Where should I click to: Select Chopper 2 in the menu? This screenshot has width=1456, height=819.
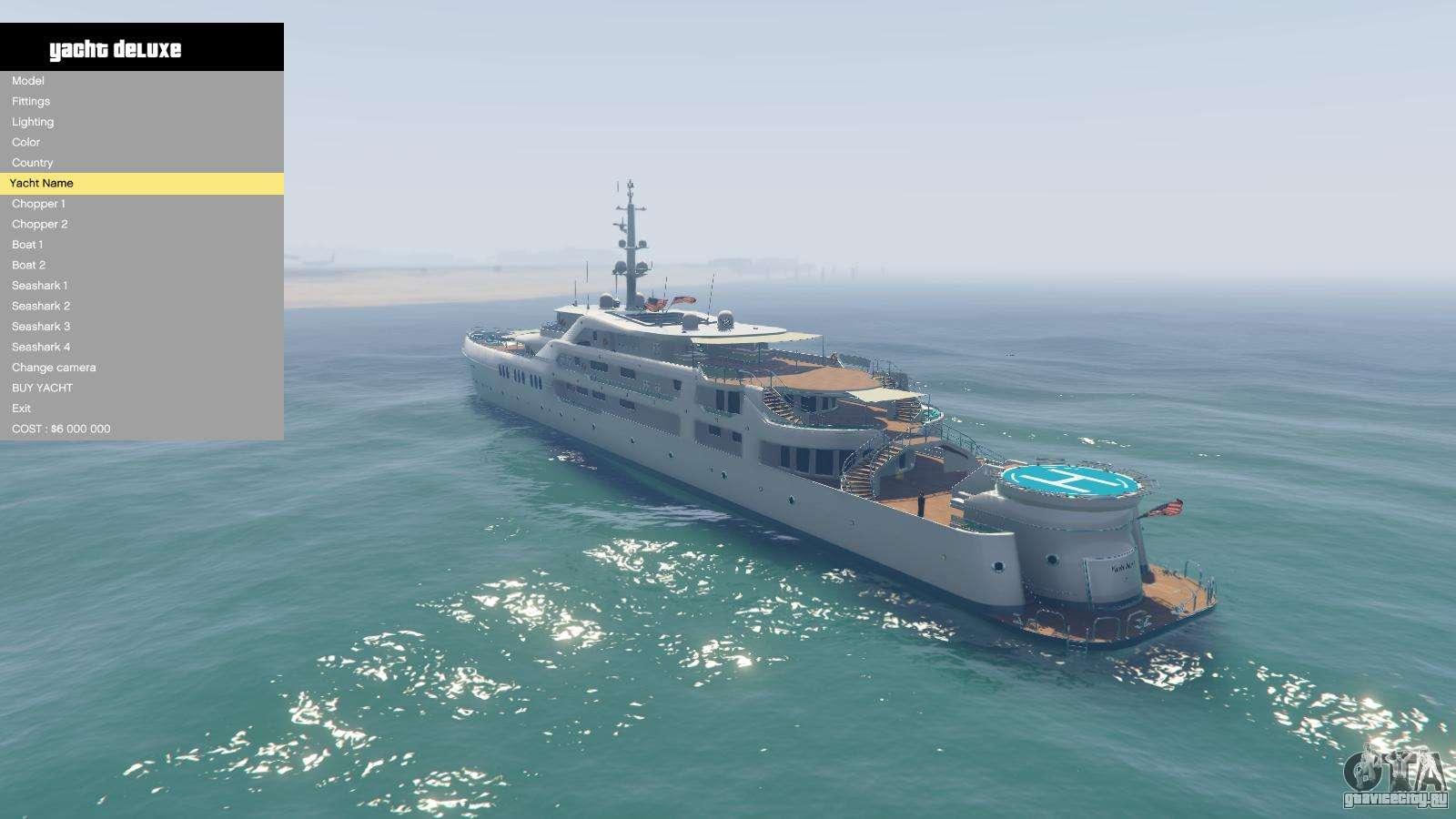(40, 224)
